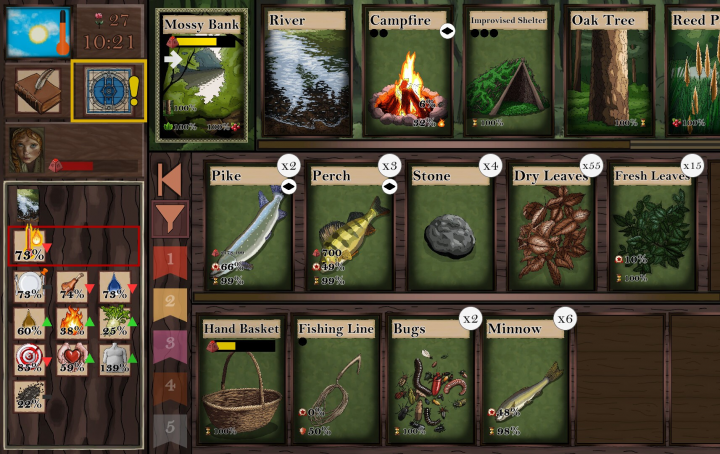Image resolution: width=720 pixels, height=454 pixels.
Task: Select the Mossy Bank location card
Action: [x=203, y=78]
